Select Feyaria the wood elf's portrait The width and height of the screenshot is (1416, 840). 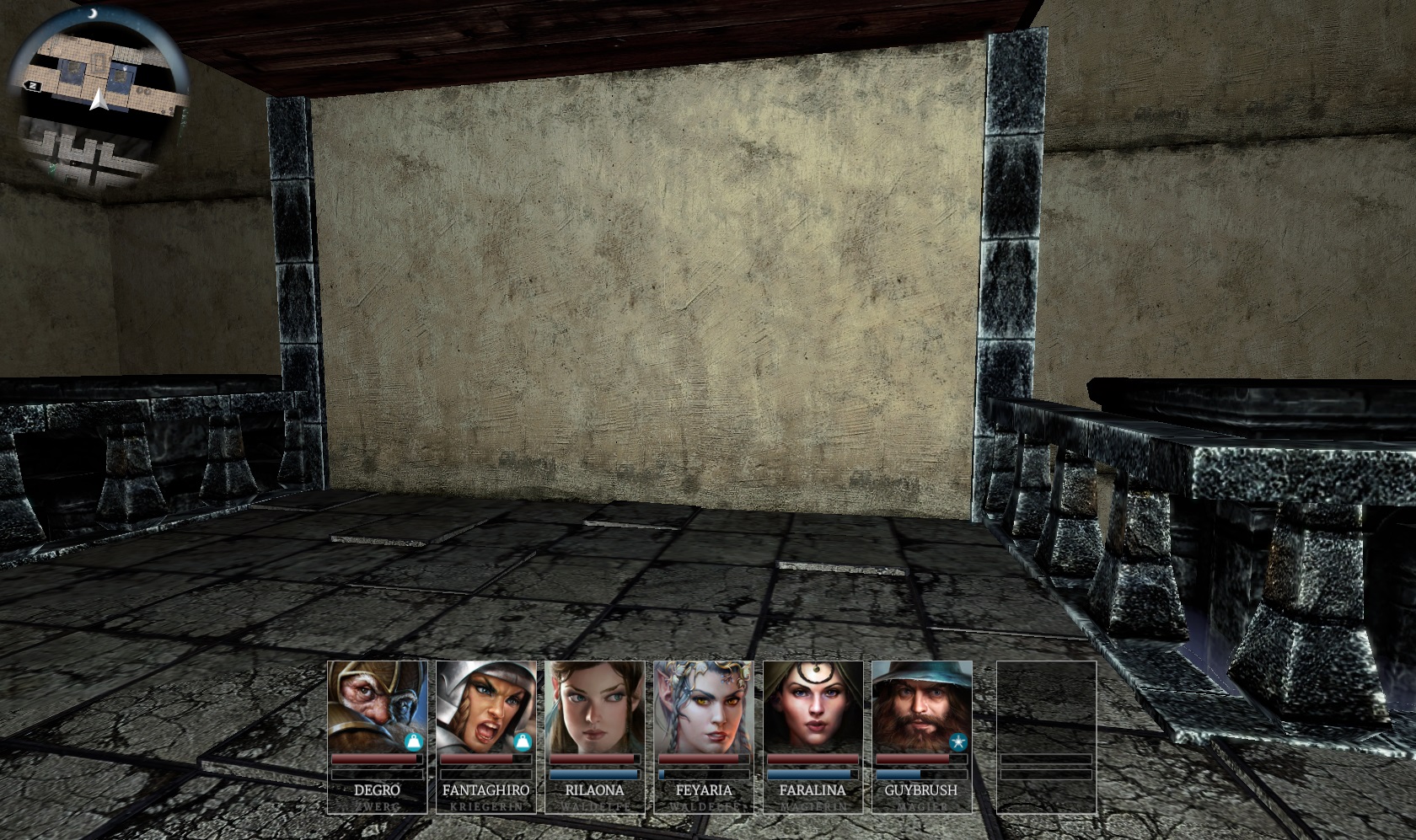[704, 706]
